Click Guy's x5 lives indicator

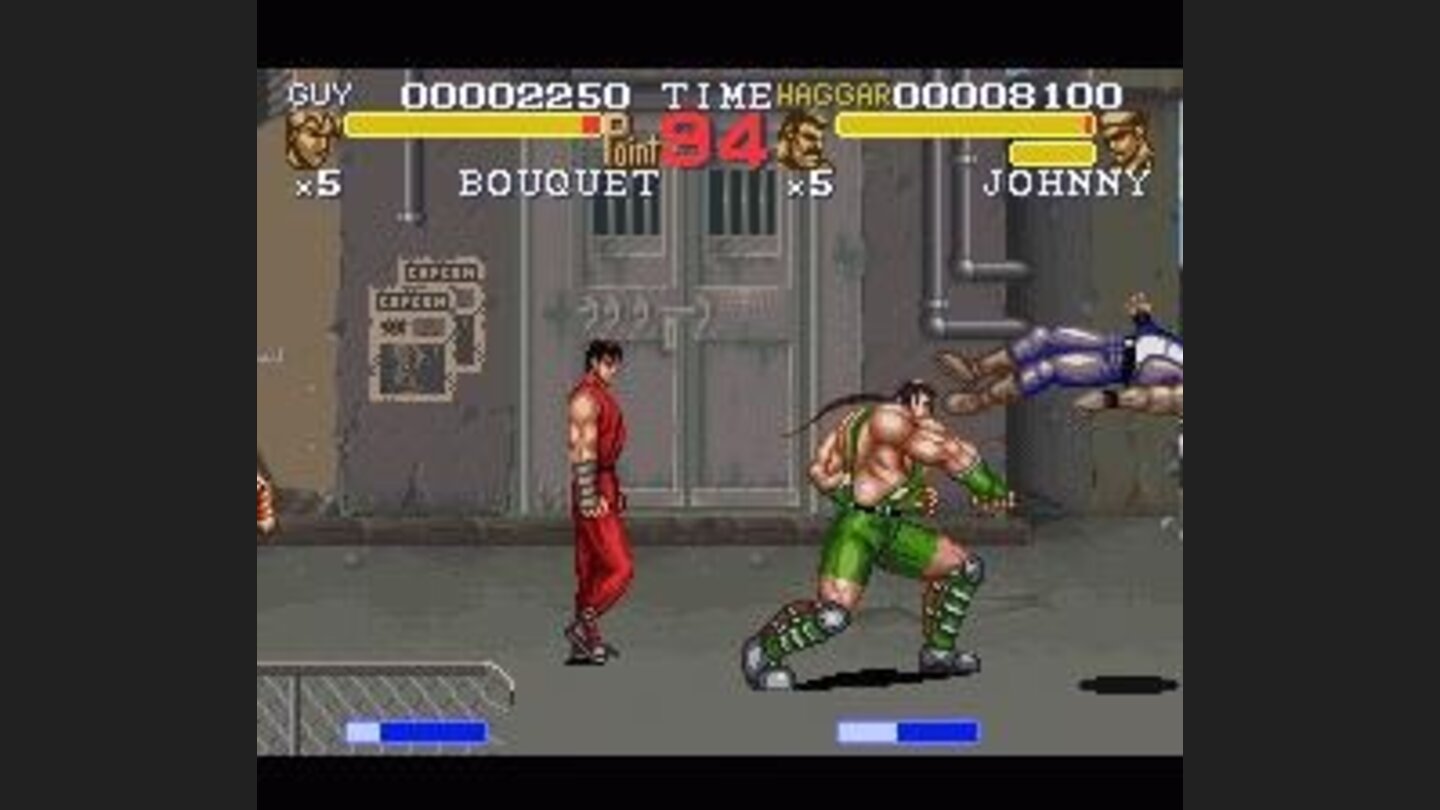click(305, 188)
